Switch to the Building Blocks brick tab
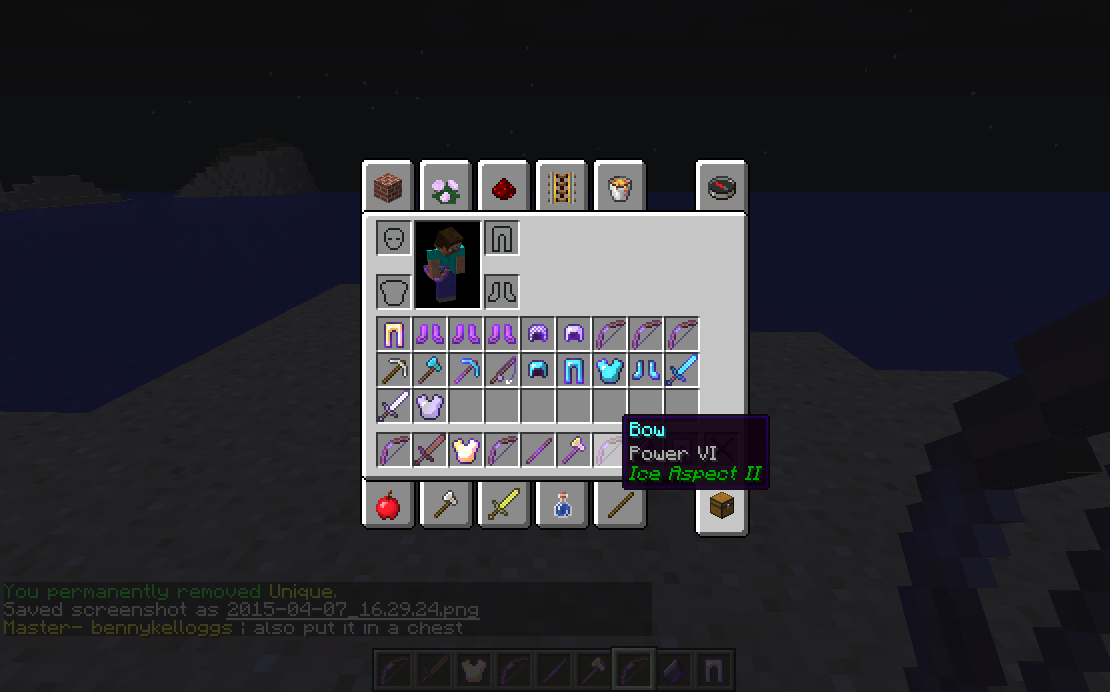 point(388,186)
